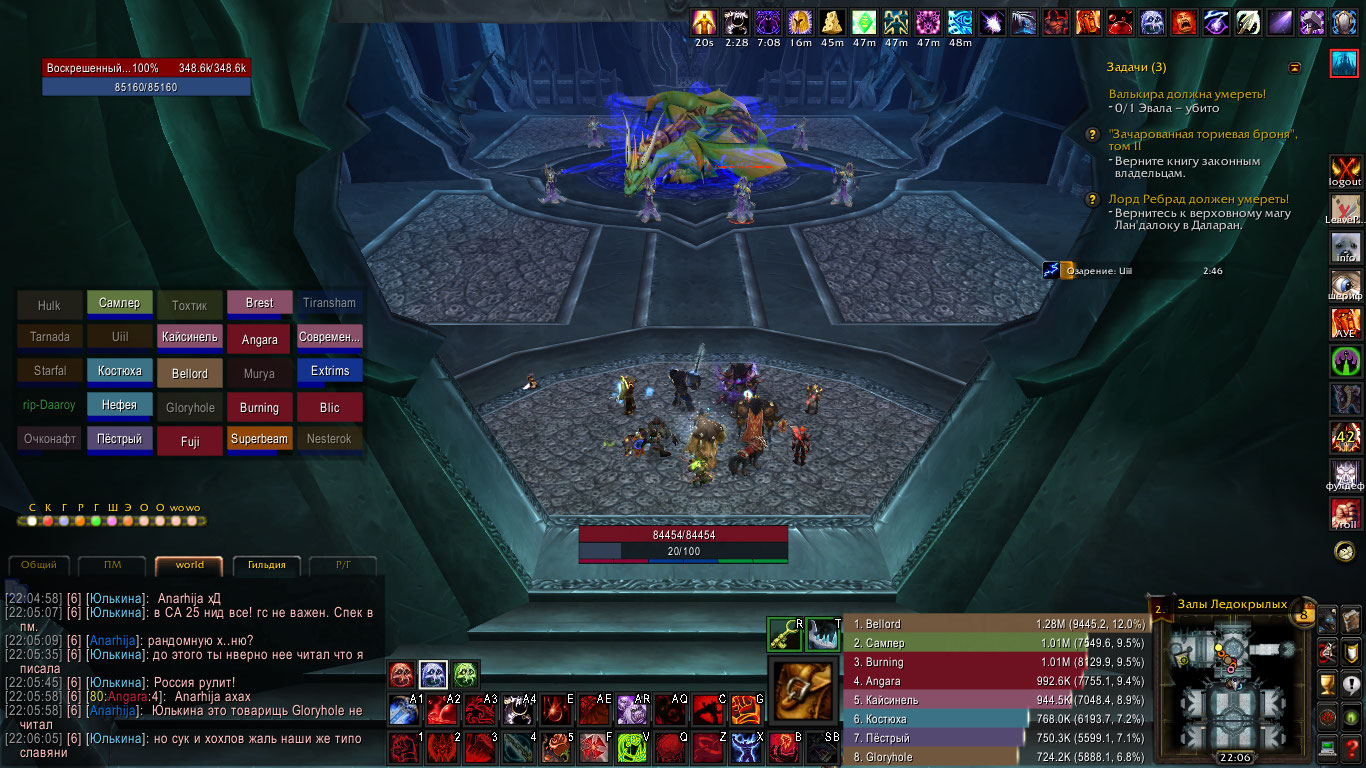Activate the info seal macro icon

1345,247
